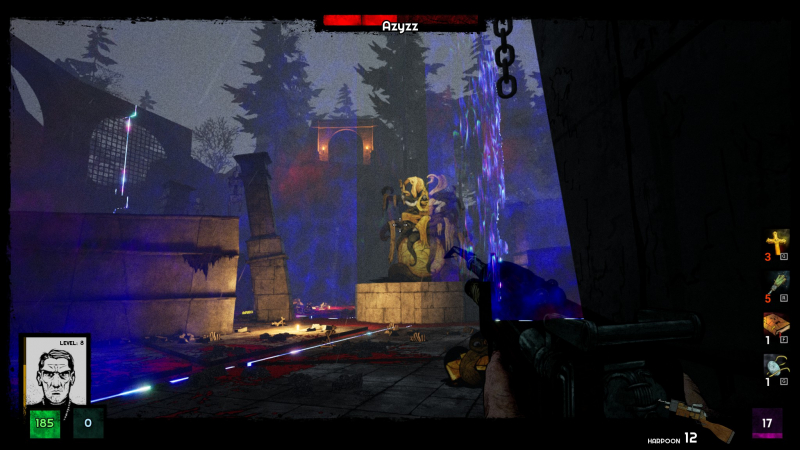Click the priest character portrait

click(x=55, y=372)
